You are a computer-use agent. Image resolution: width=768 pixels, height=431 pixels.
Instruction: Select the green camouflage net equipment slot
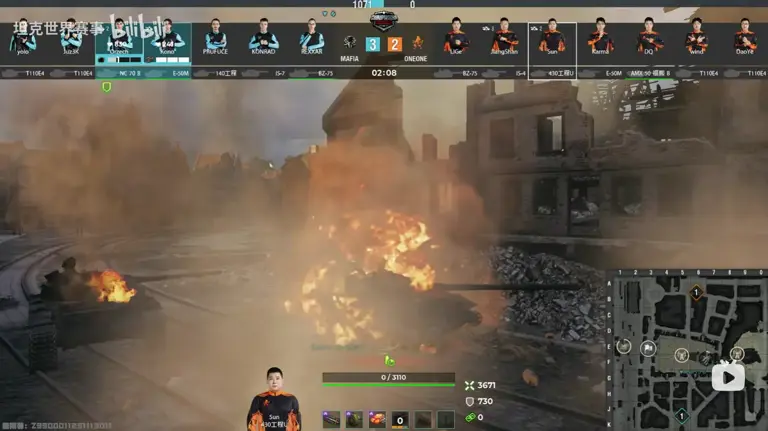coord(354,419)
